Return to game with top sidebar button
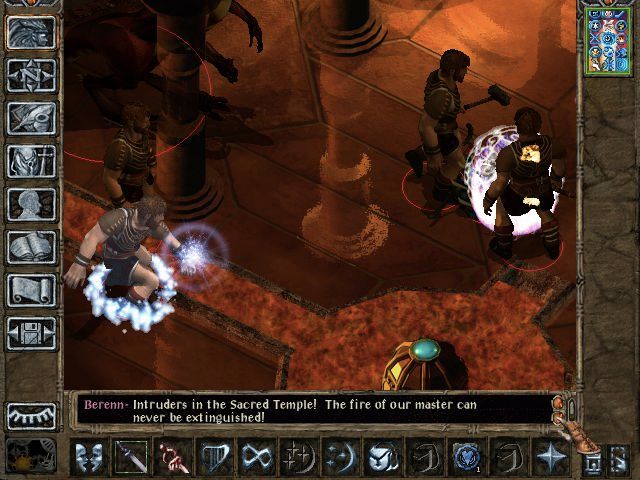640x480 pixels. [31, 31]
